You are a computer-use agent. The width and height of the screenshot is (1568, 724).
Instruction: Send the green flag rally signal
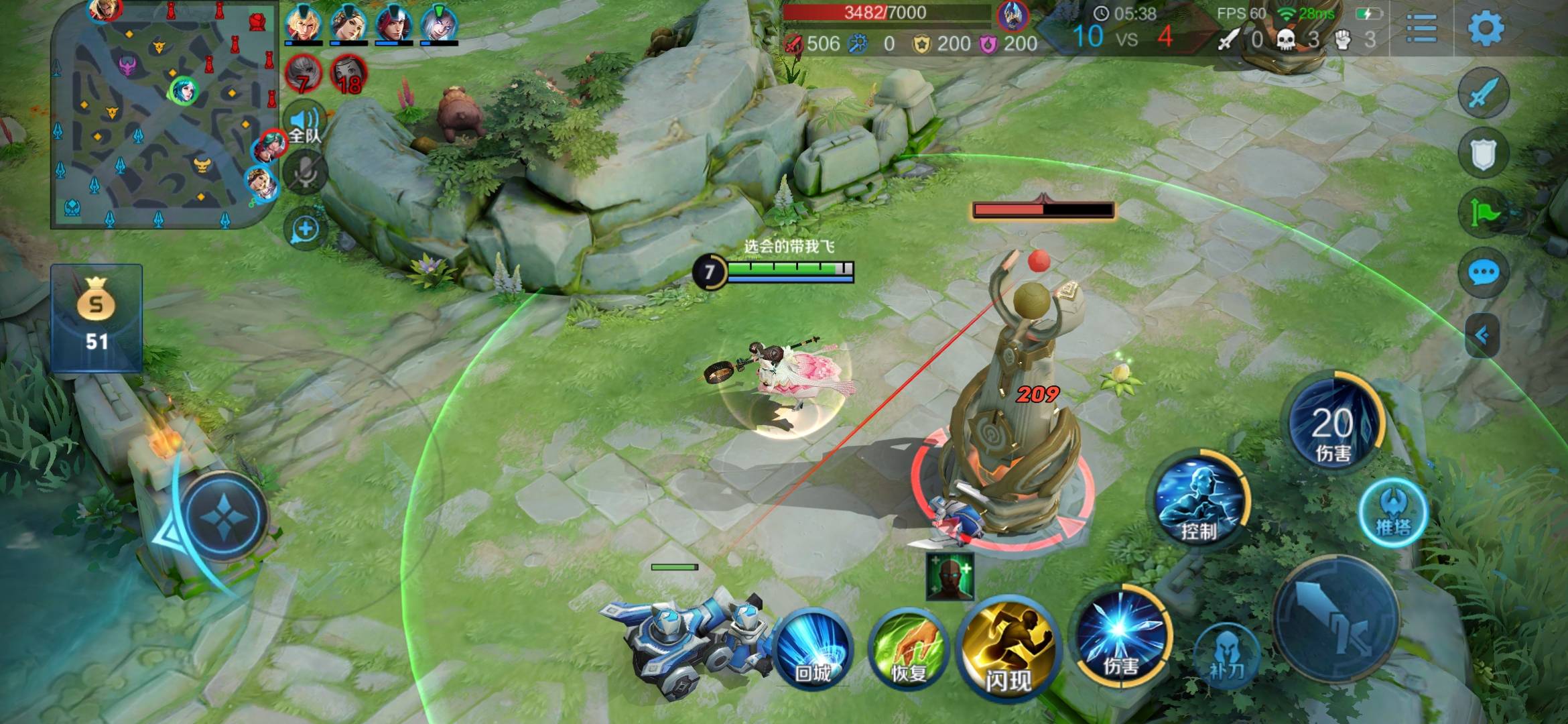1483,213
